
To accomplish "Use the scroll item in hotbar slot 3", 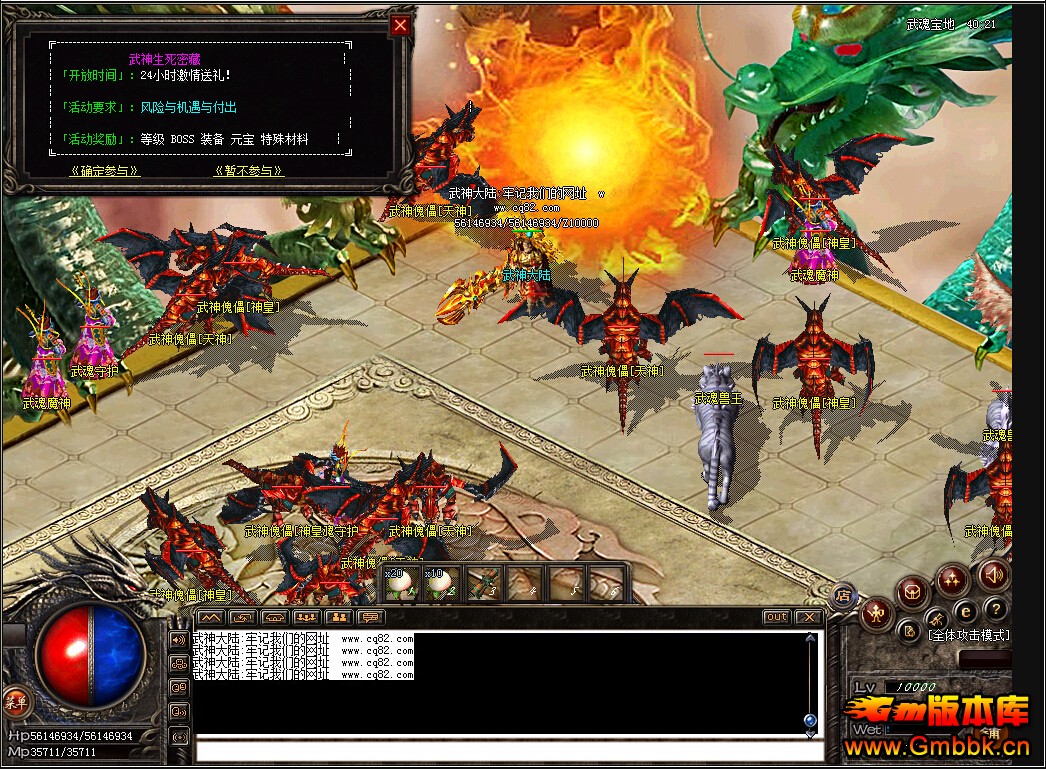I will pyautogui.click(x=482, y=584).
